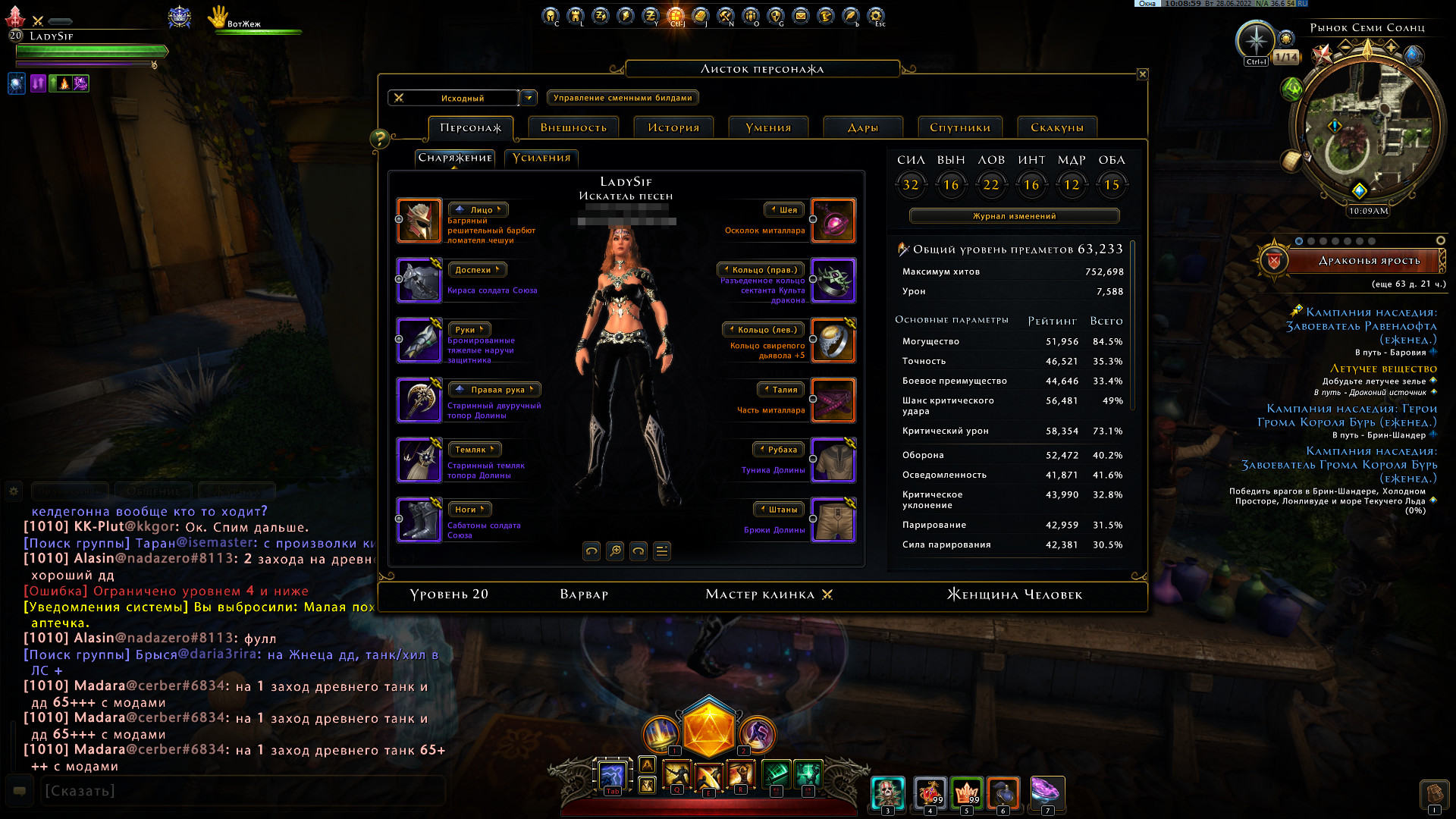The width and height of the screenshot is (1456, 819).
Task: Select the Доспехи armor slot
Action: [x=419, y=281]
